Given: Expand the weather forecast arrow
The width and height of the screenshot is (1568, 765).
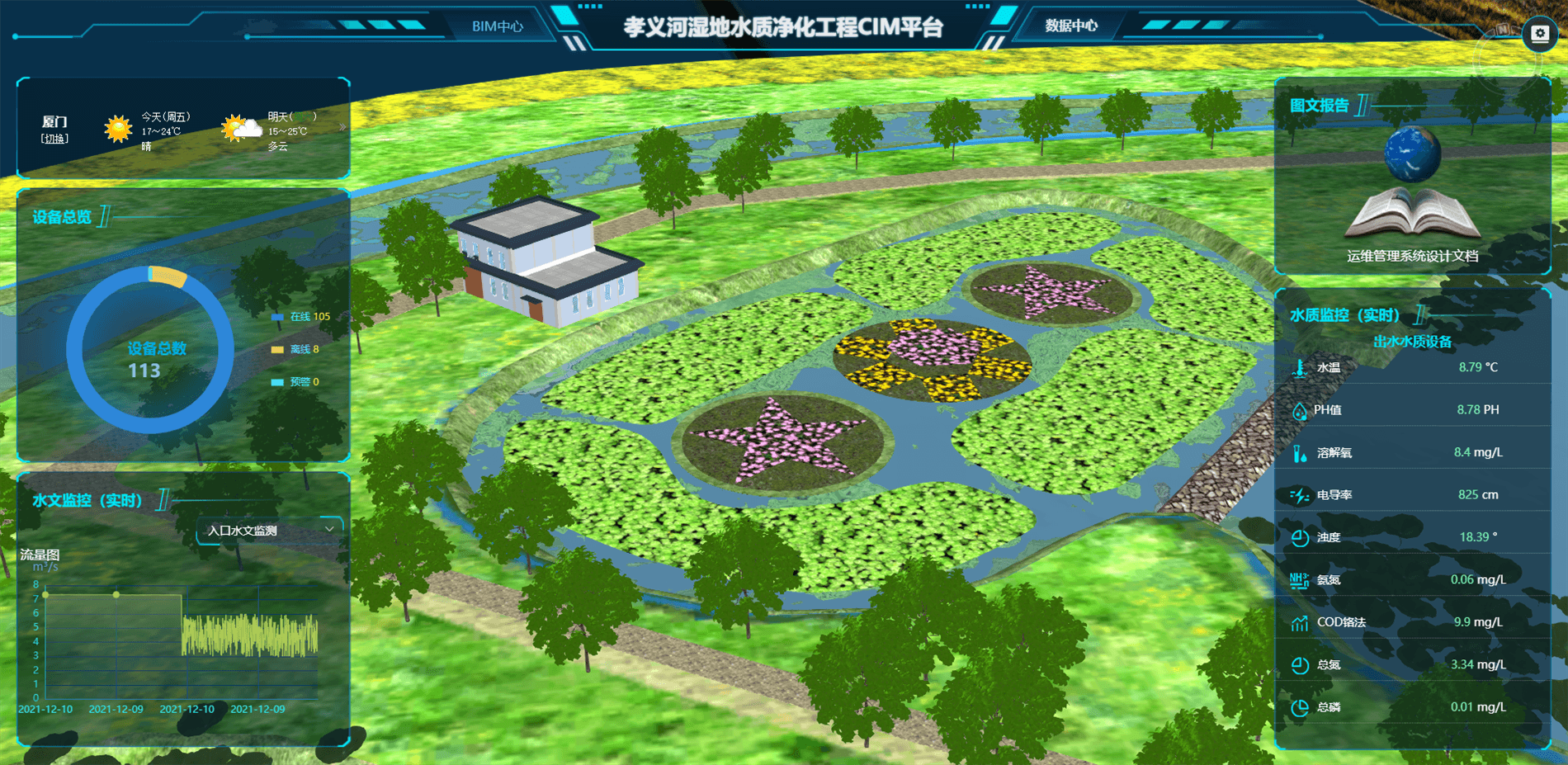Looking at the screenshot, I should point(342,127).
